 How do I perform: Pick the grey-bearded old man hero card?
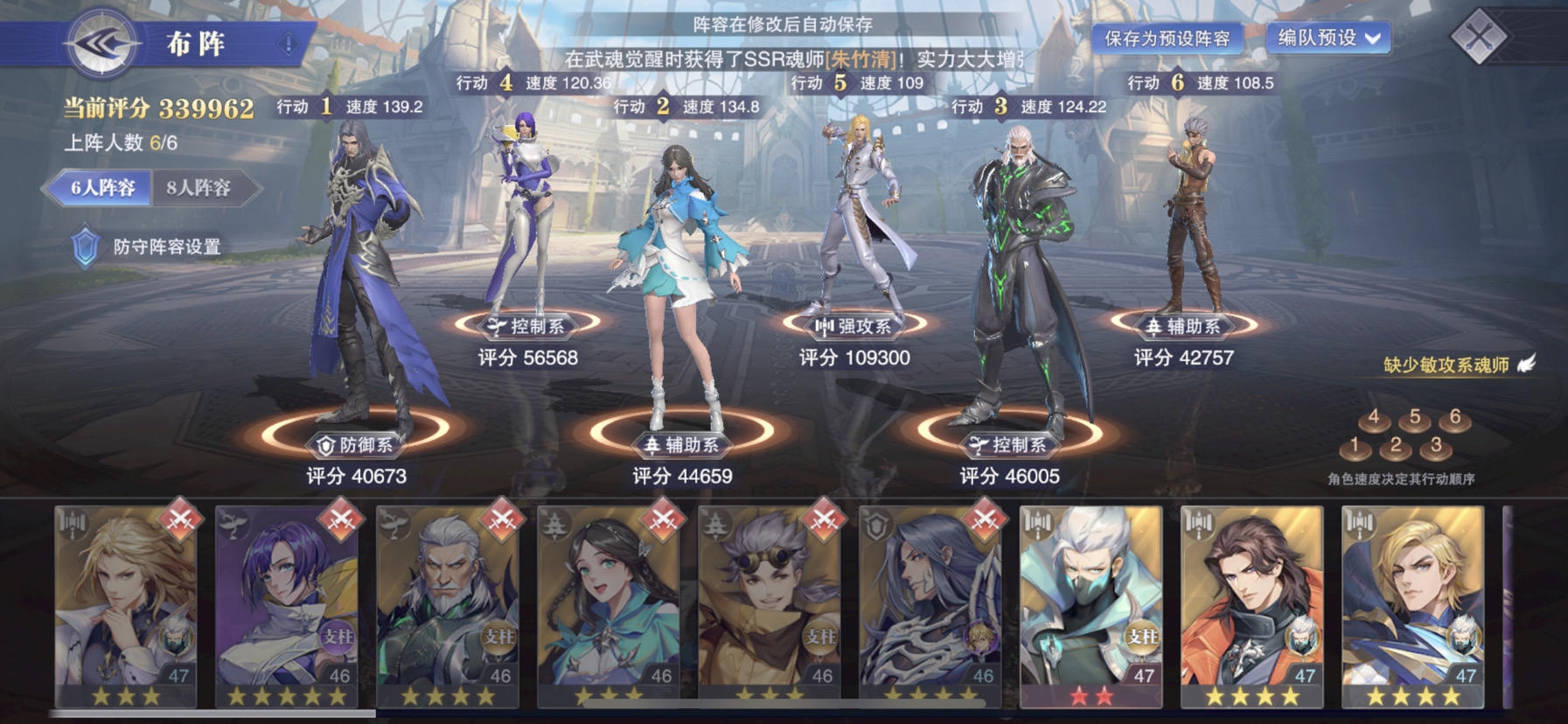(x=448, y=605)
